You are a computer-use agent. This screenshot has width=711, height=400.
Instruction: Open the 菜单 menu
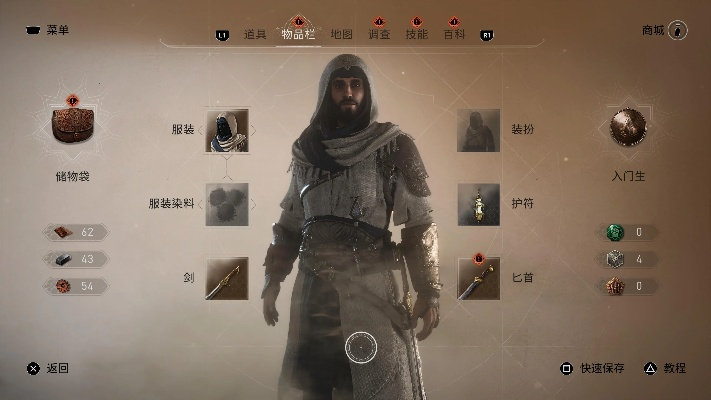coord(48,30)
